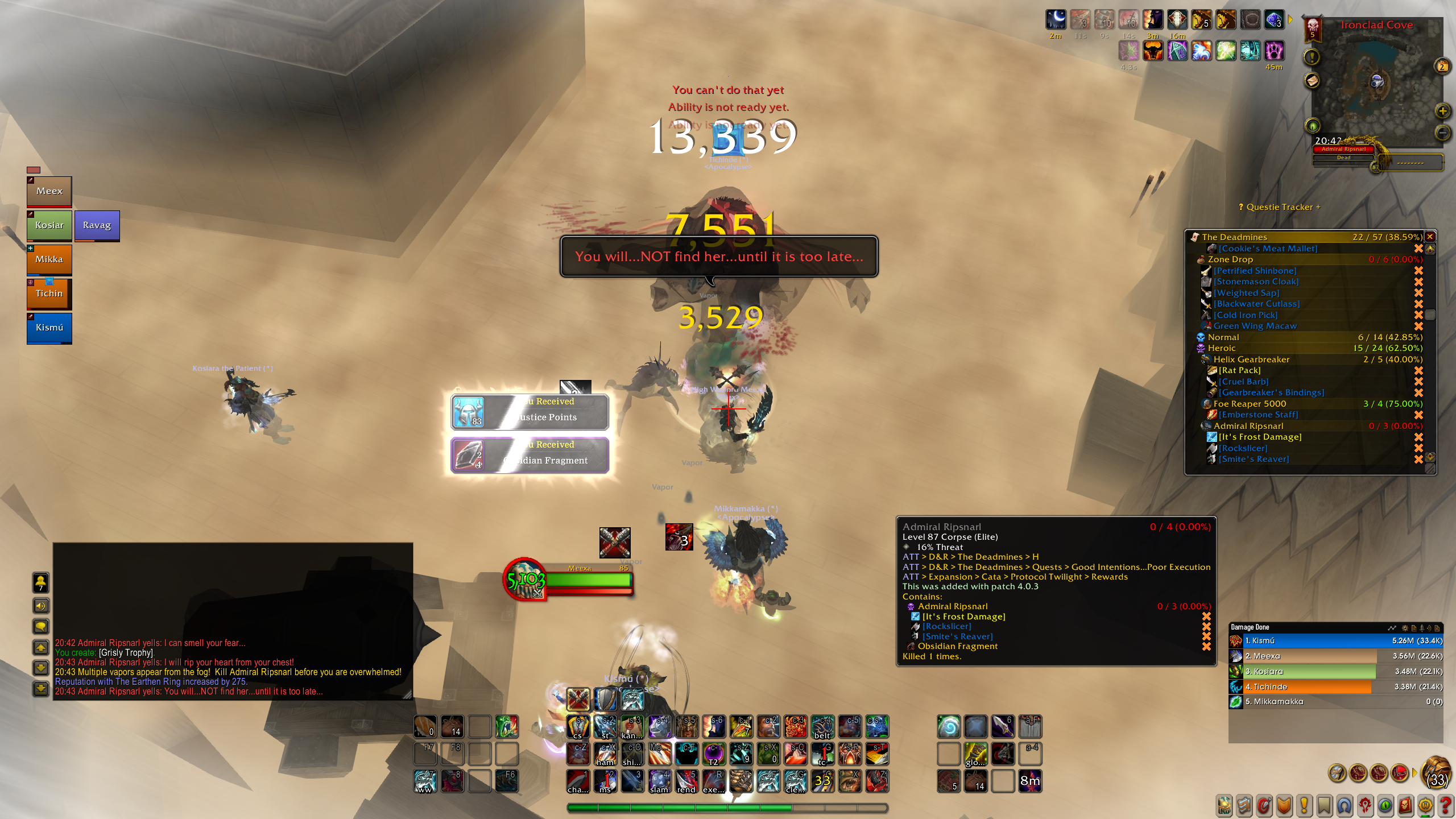Choose the Kismú party frame
This screenshot has width=1456, height=819.
(x=49, y=328)
